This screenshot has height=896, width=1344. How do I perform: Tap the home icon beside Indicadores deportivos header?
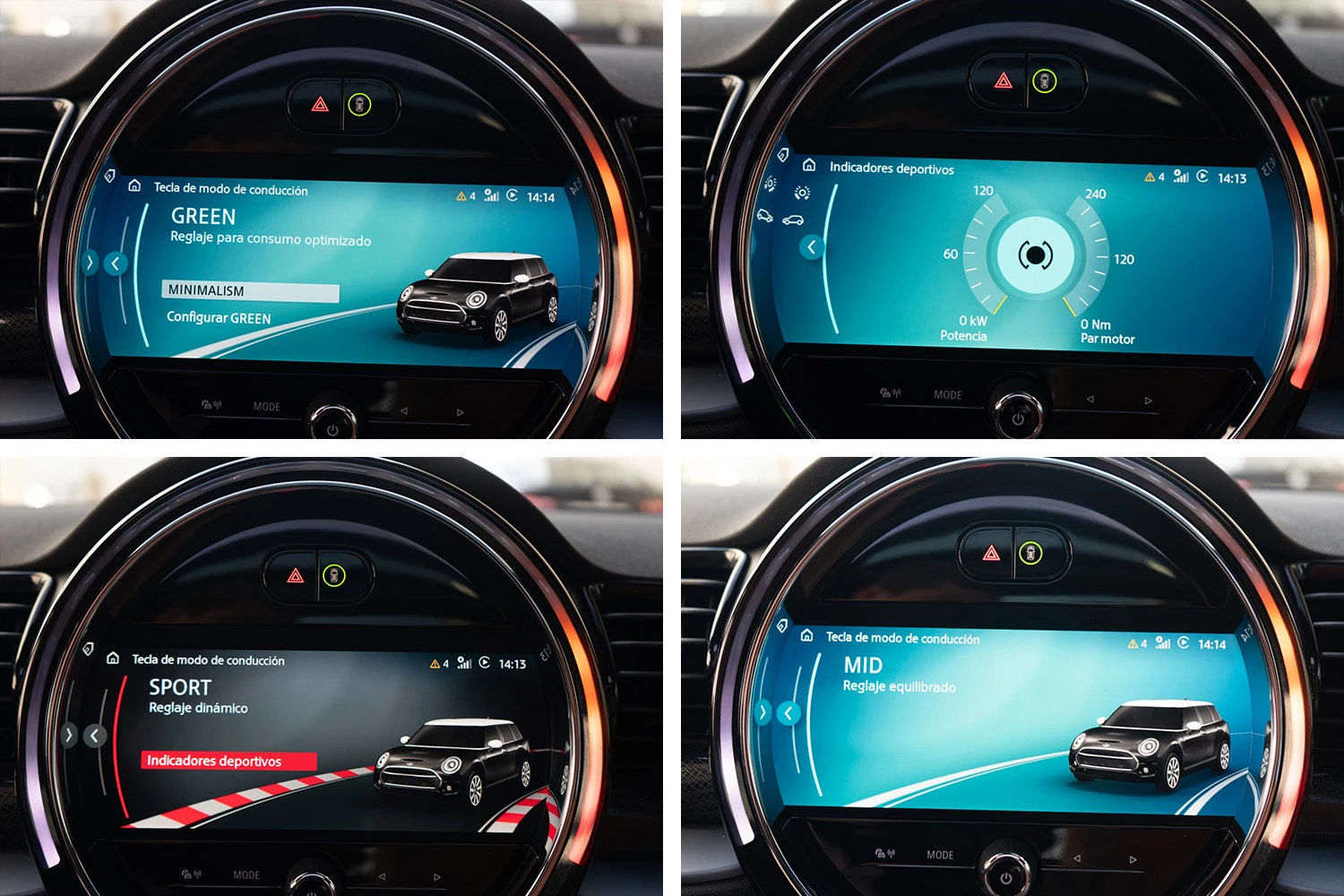[x=809, y=165]
